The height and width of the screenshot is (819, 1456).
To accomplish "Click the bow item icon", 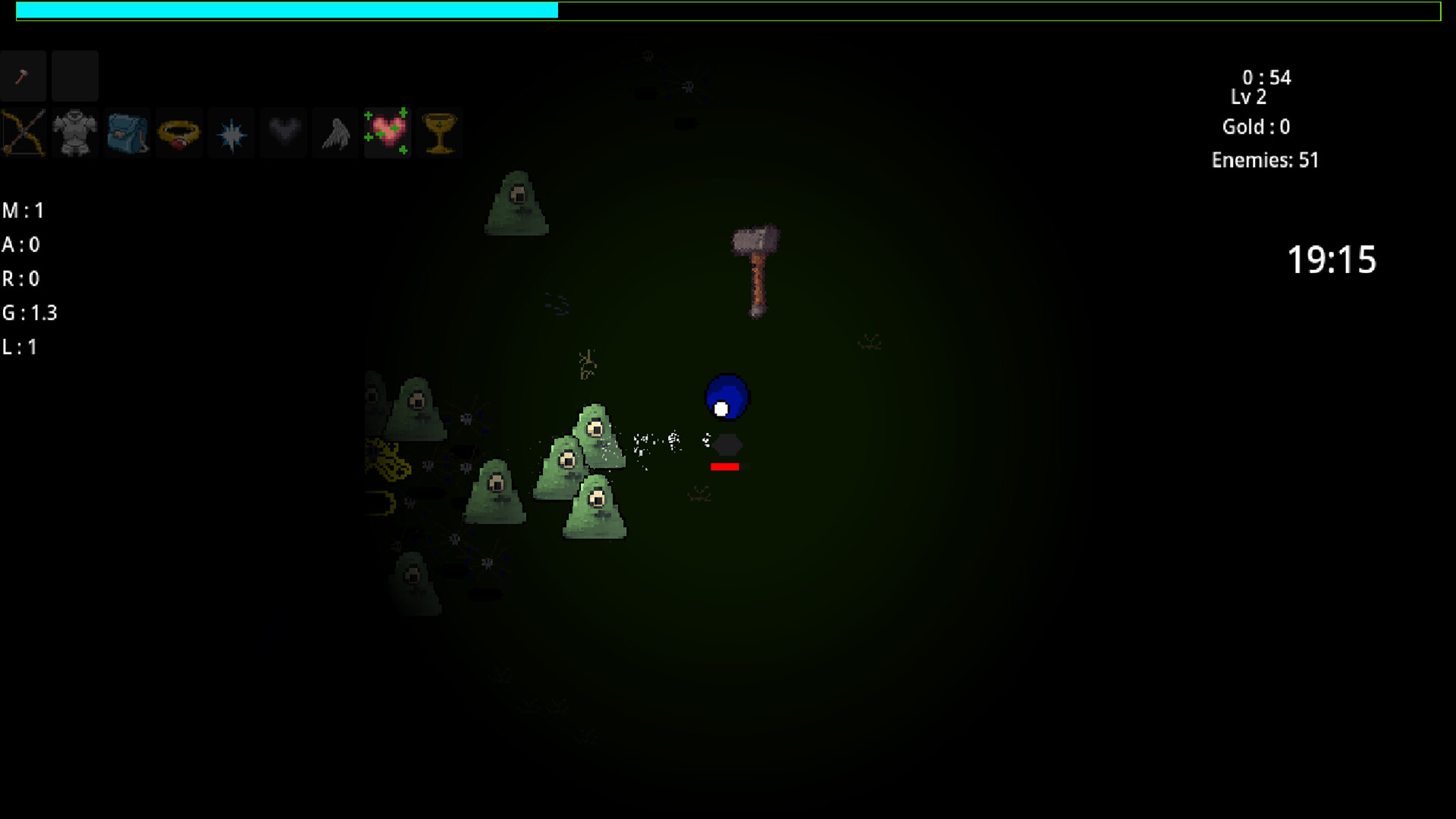I will click(24, 133).
